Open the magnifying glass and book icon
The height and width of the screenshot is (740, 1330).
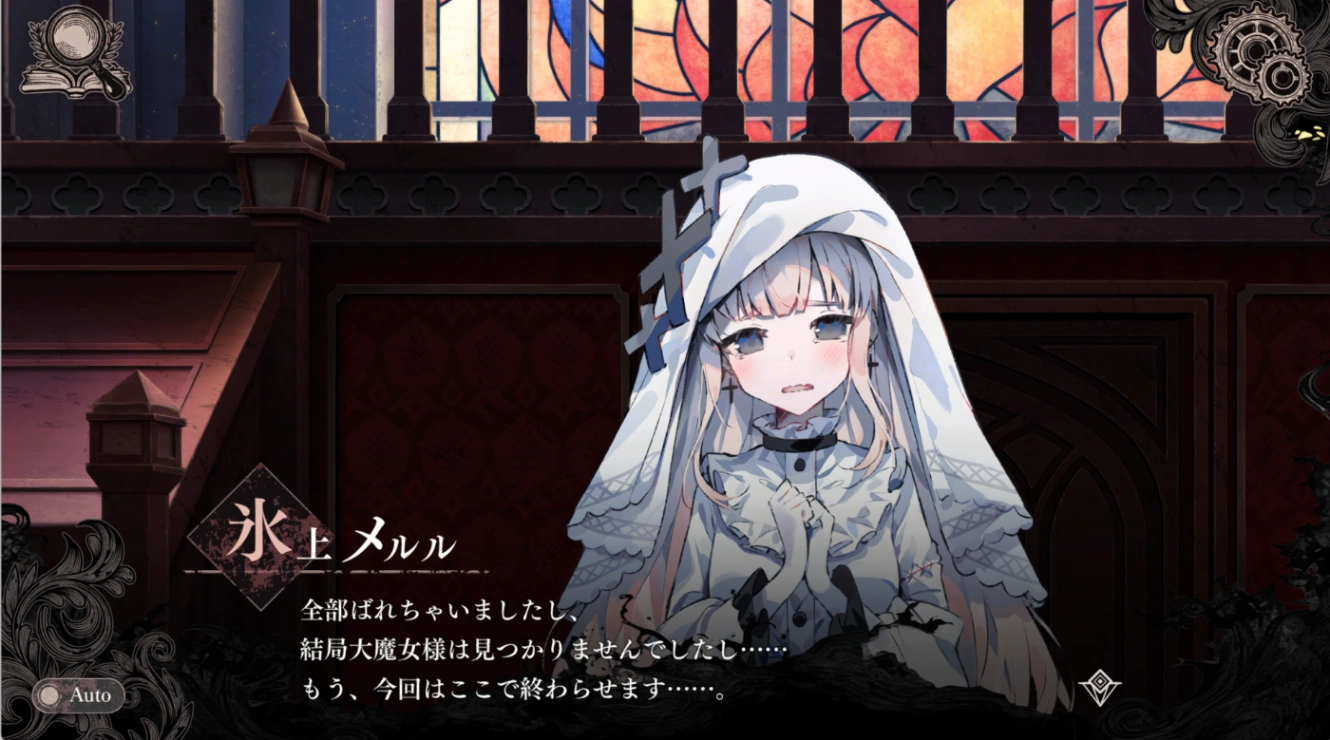76,53
